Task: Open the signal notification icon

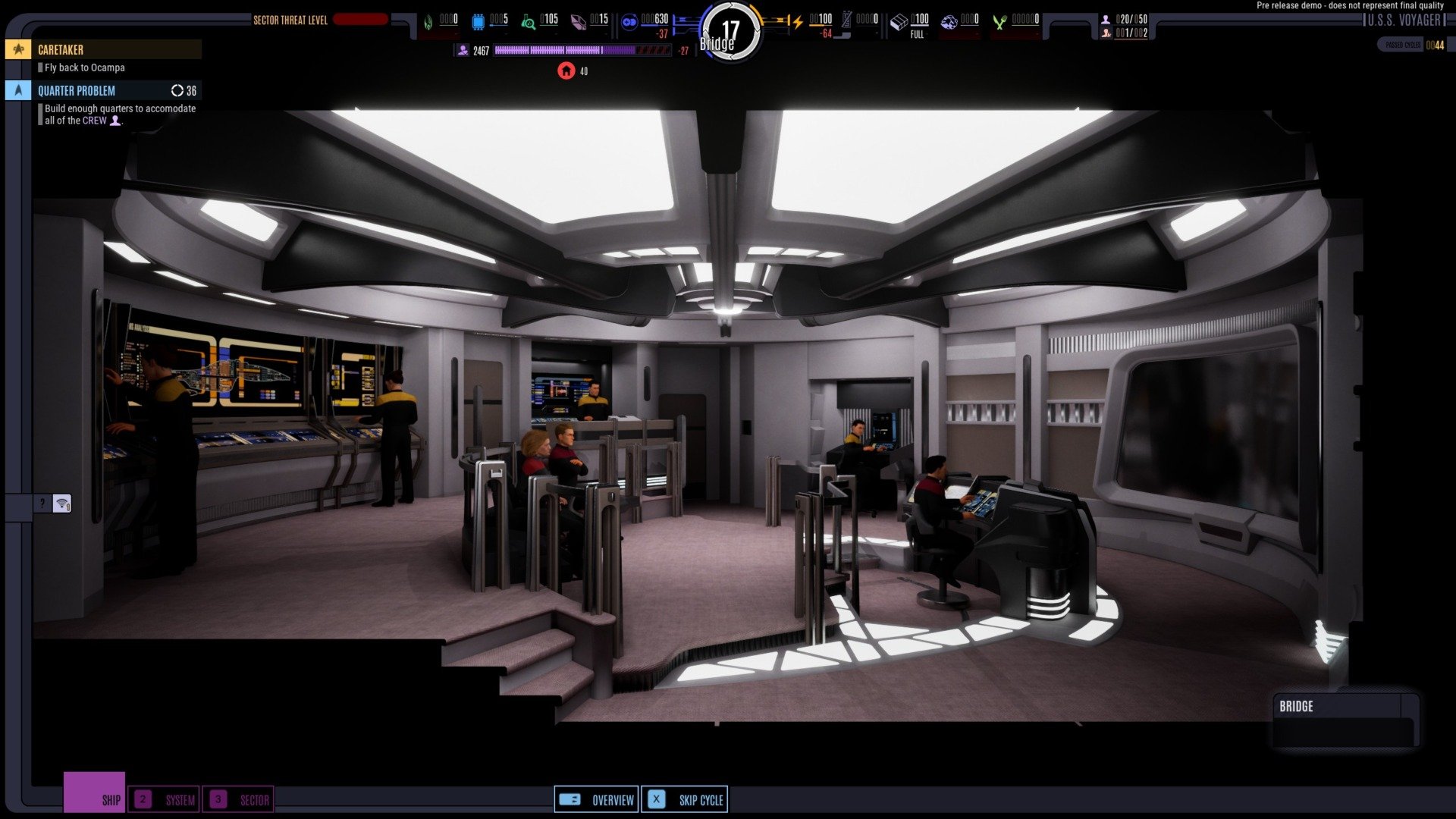Action: 62,504
